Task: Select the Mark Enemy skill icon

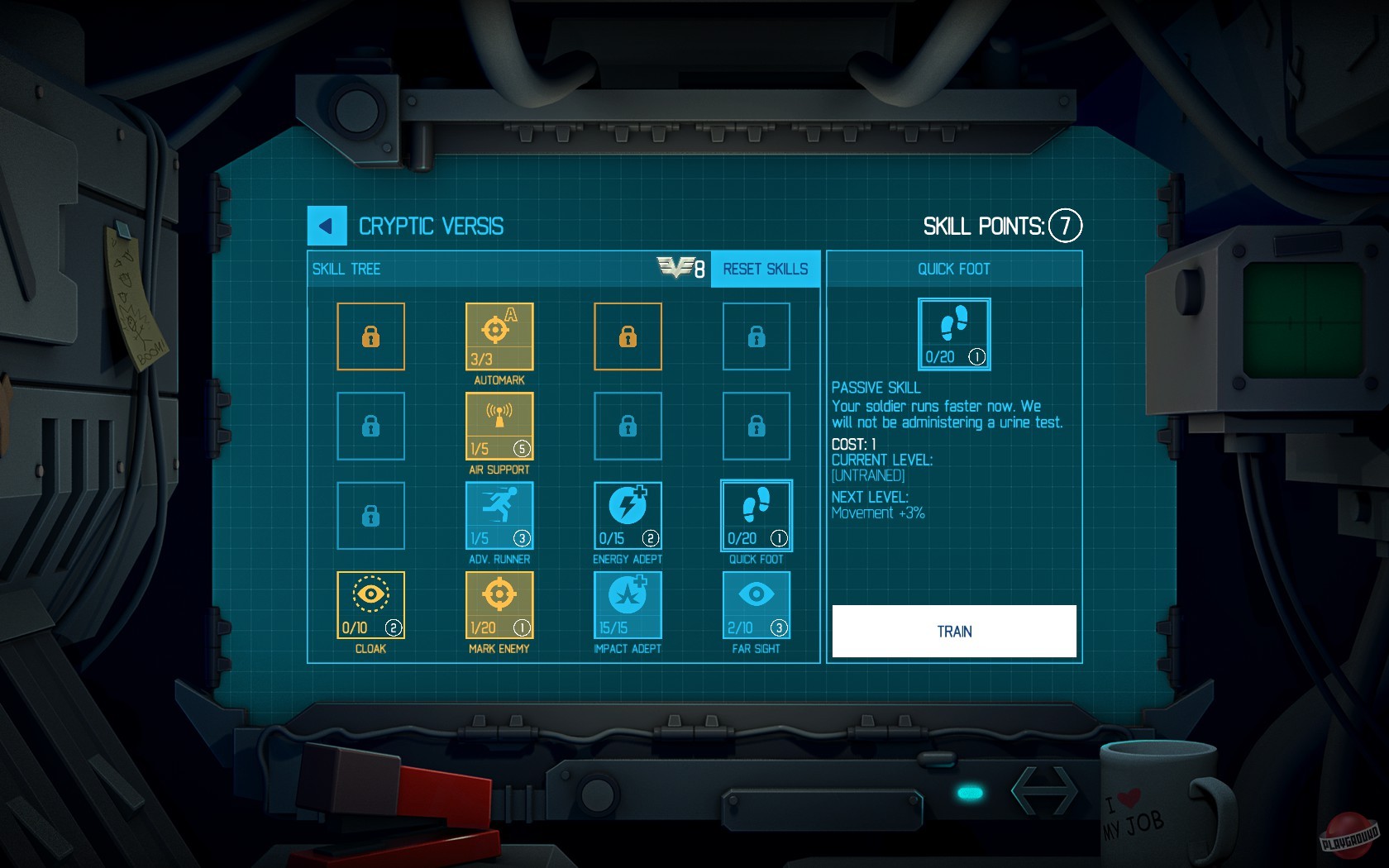Action: tap(499, 605)
